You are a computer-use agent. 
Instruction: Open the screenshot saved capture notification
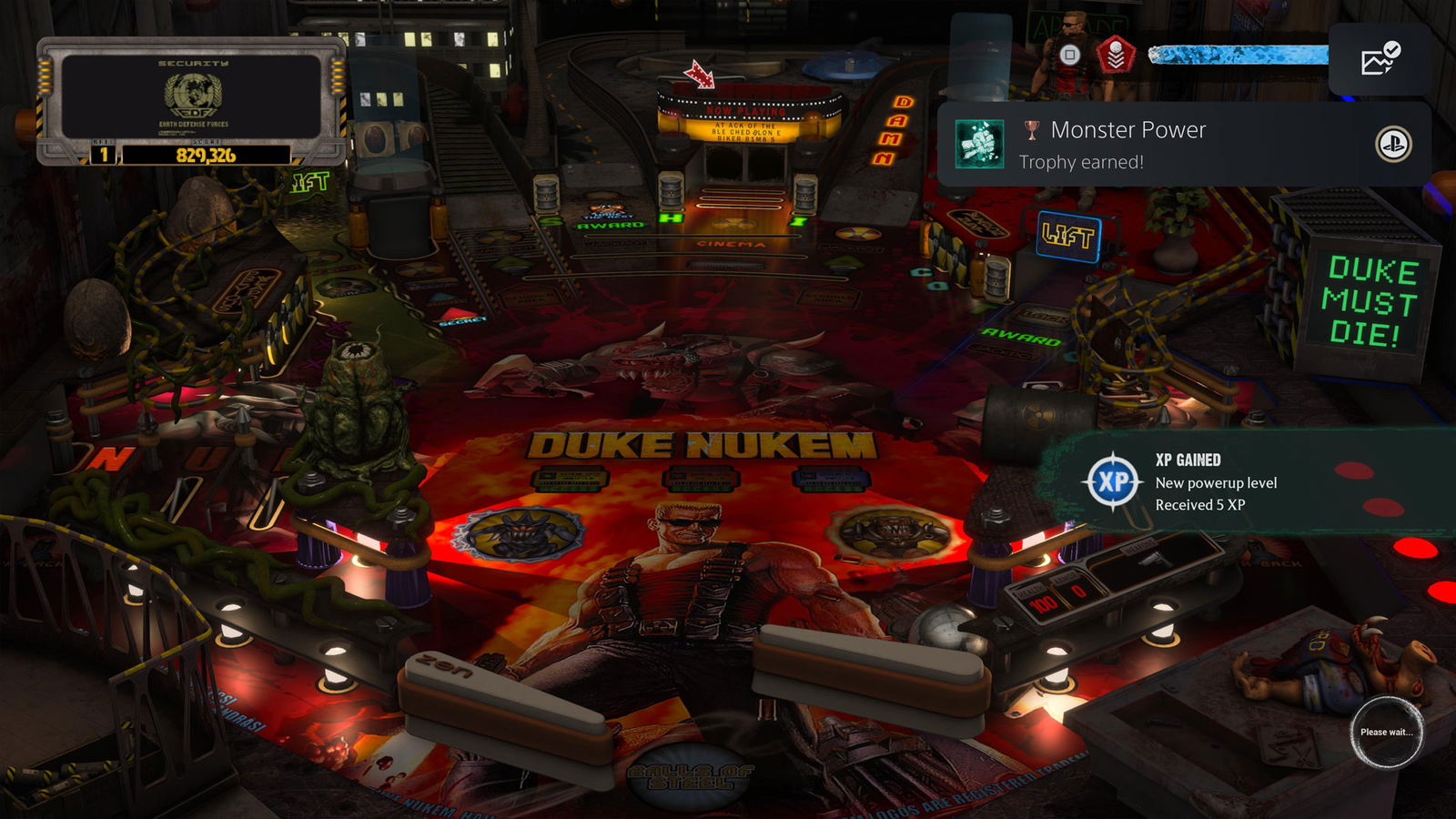(x=1379, y=59)
